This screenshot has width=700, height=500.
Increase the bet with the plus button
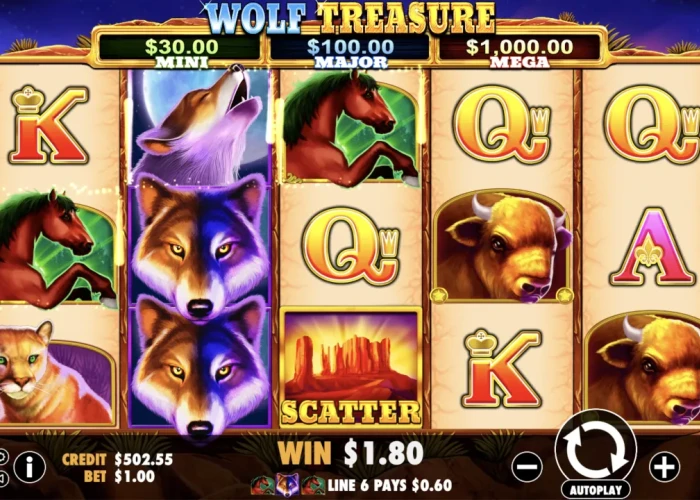[x=664, y=465]
